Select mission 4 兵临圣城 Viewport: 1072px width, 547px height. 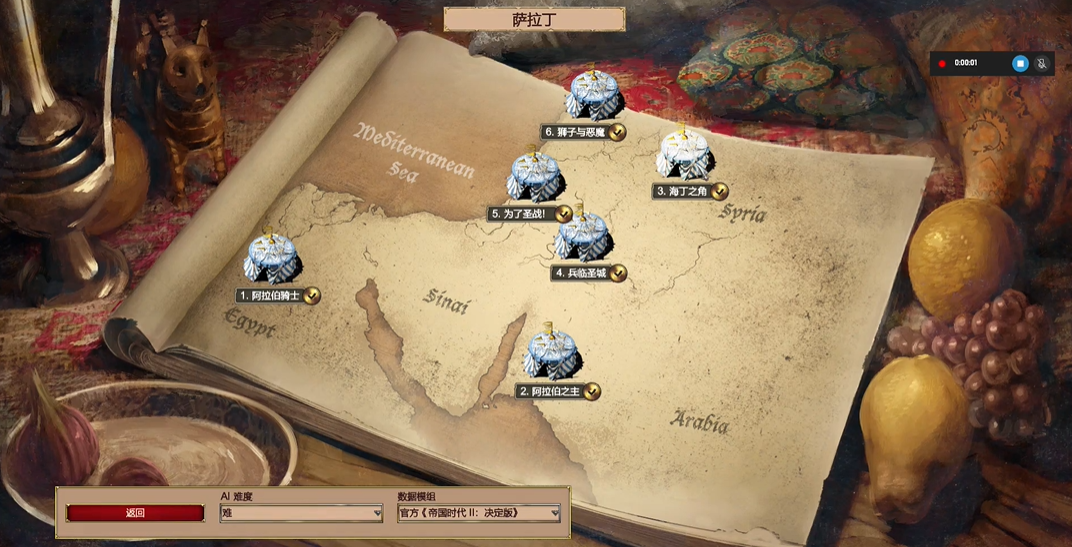[x=583, y=238]
